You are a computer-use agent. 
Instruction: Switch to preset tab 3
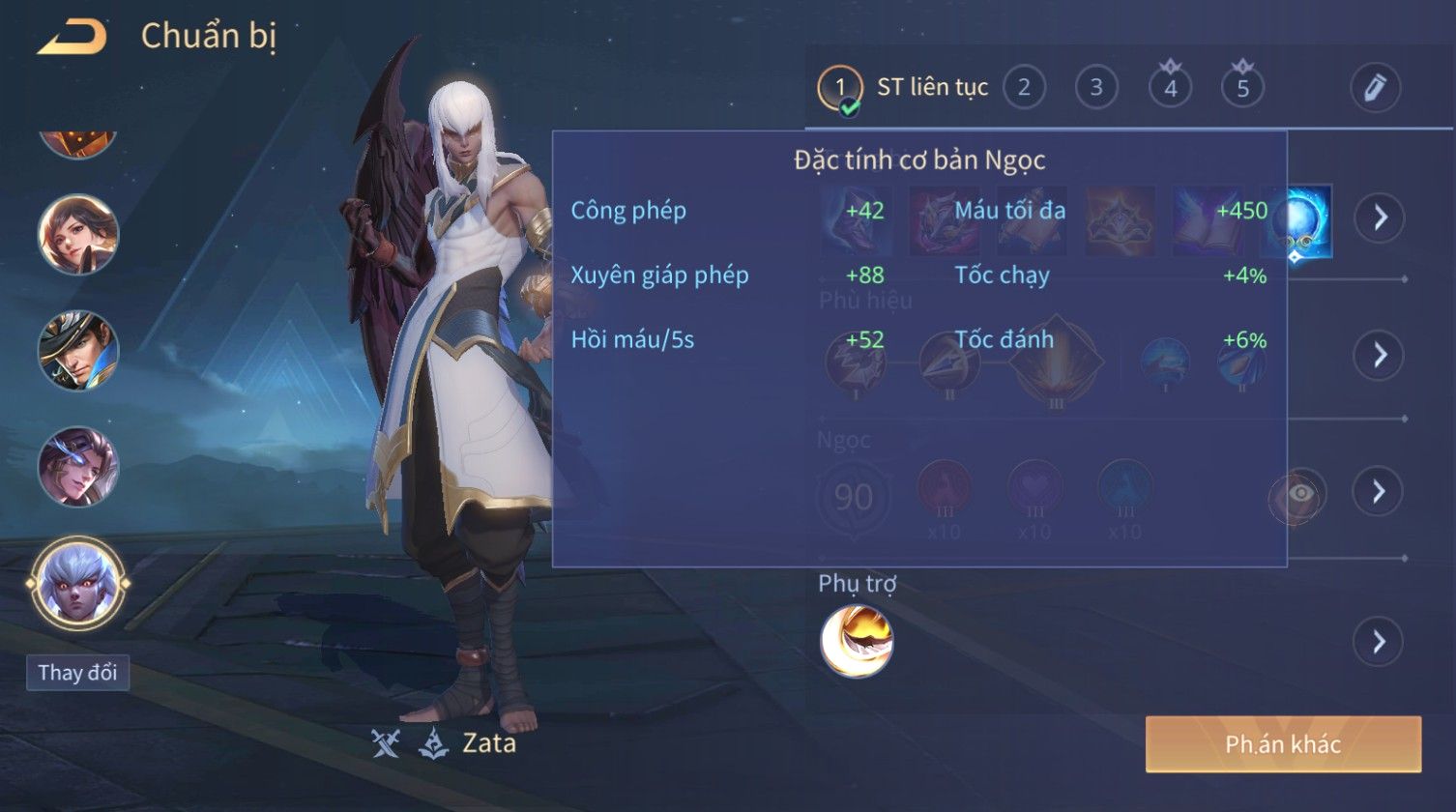[1096, 88]
